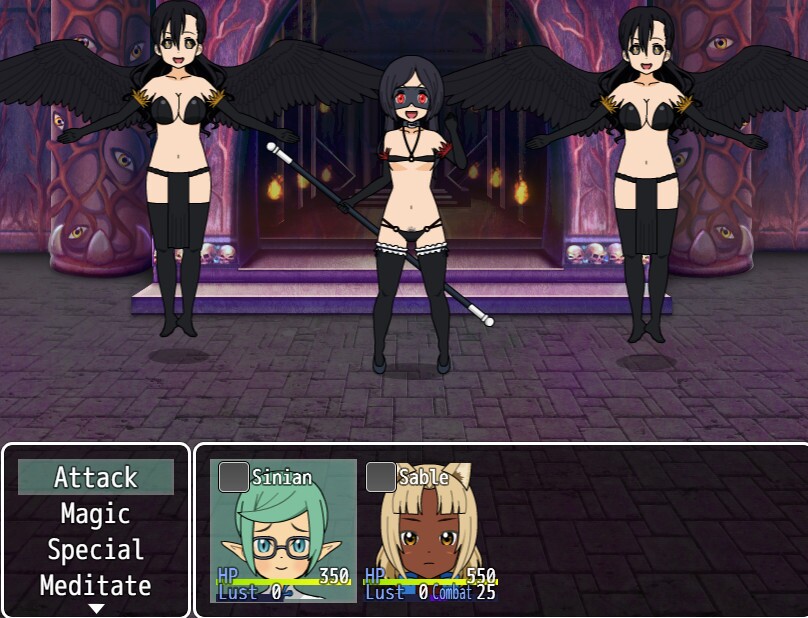Choose the Magic command
Screen dimensions: 808x618
point(96,514)
